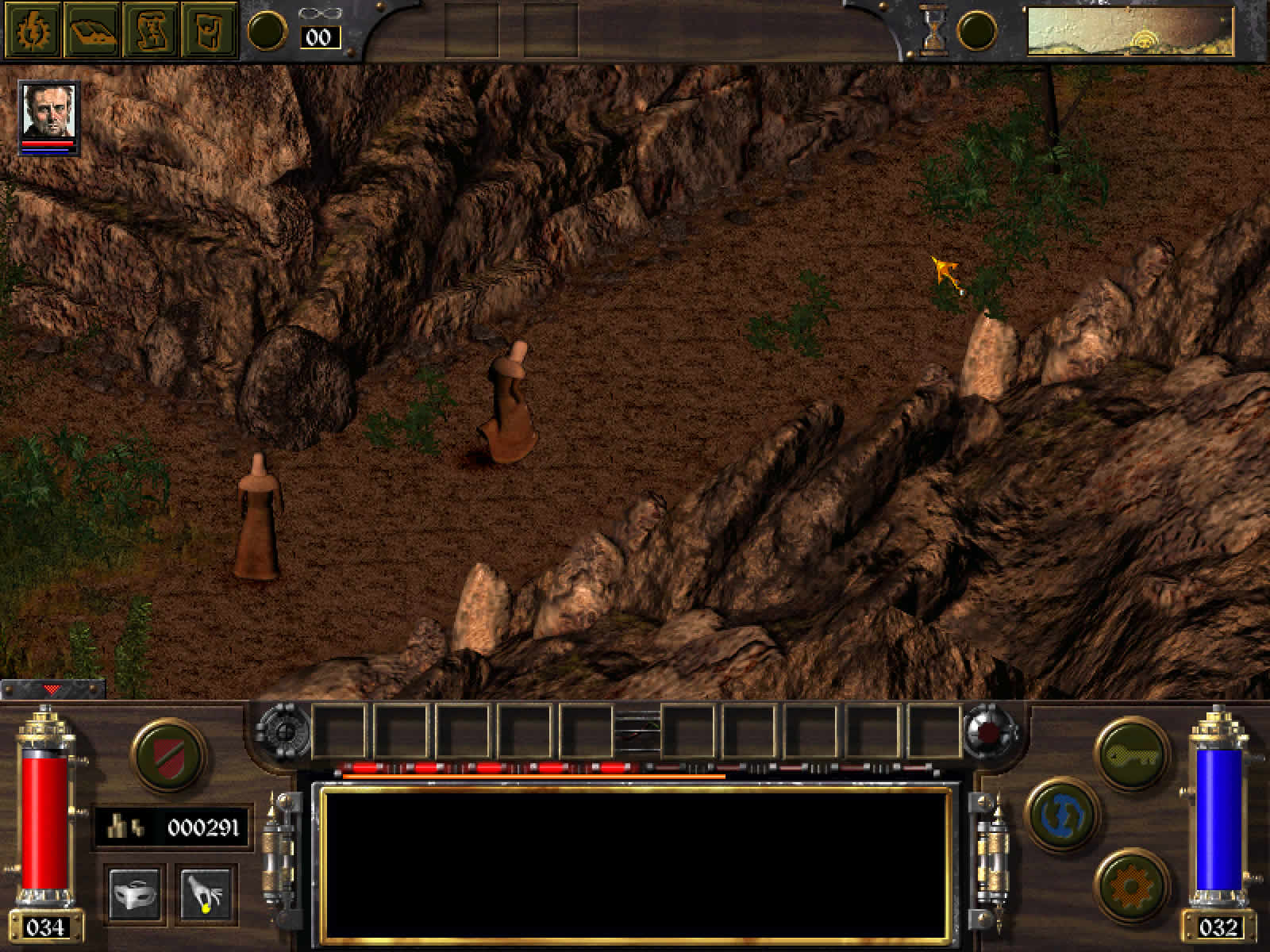The image size is (1270, 952).
Task: Open the character editor with the gear icon
Action: tap(32, 32)
